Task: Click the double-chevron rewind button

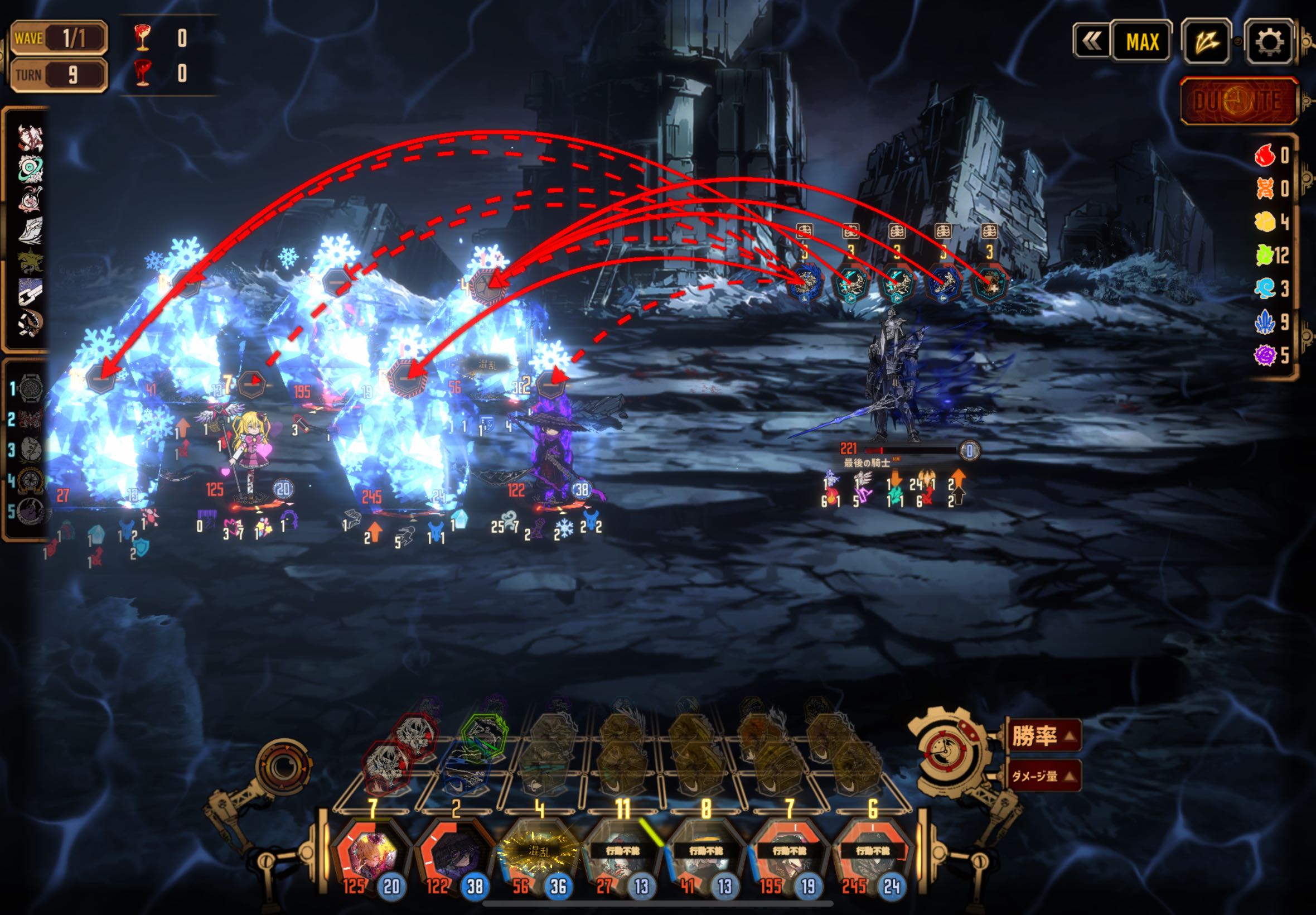Action: [x=1091, y=41]
